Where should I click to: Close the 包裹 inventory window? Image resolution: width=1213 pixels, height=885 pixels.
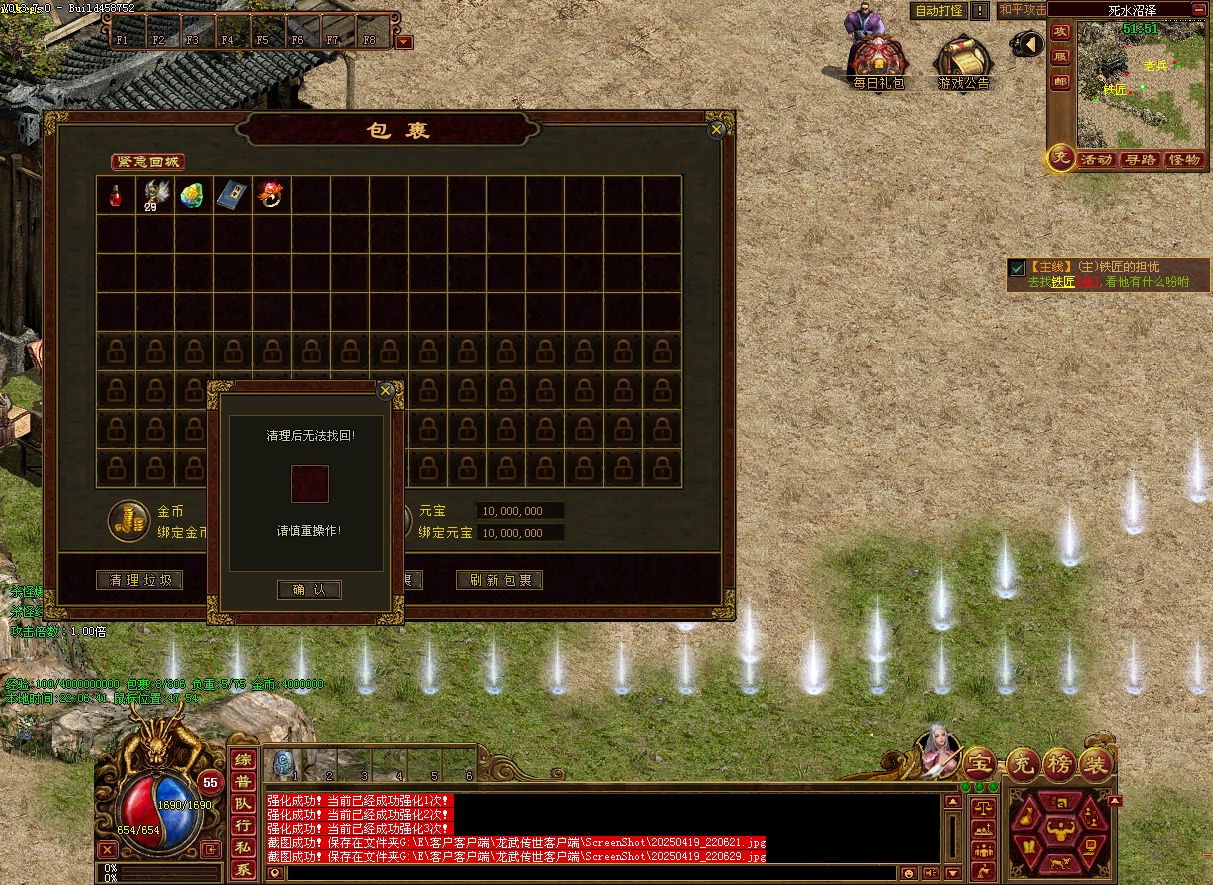coord(716,130)
